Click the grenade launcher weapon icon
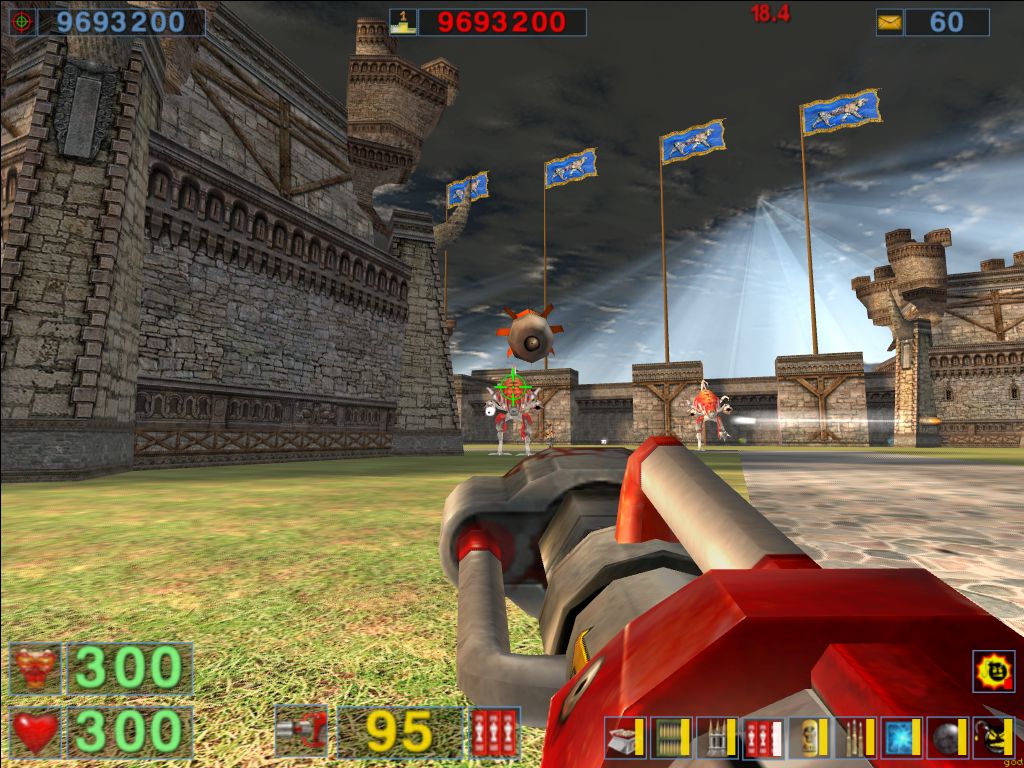 (x=301, y=731)
